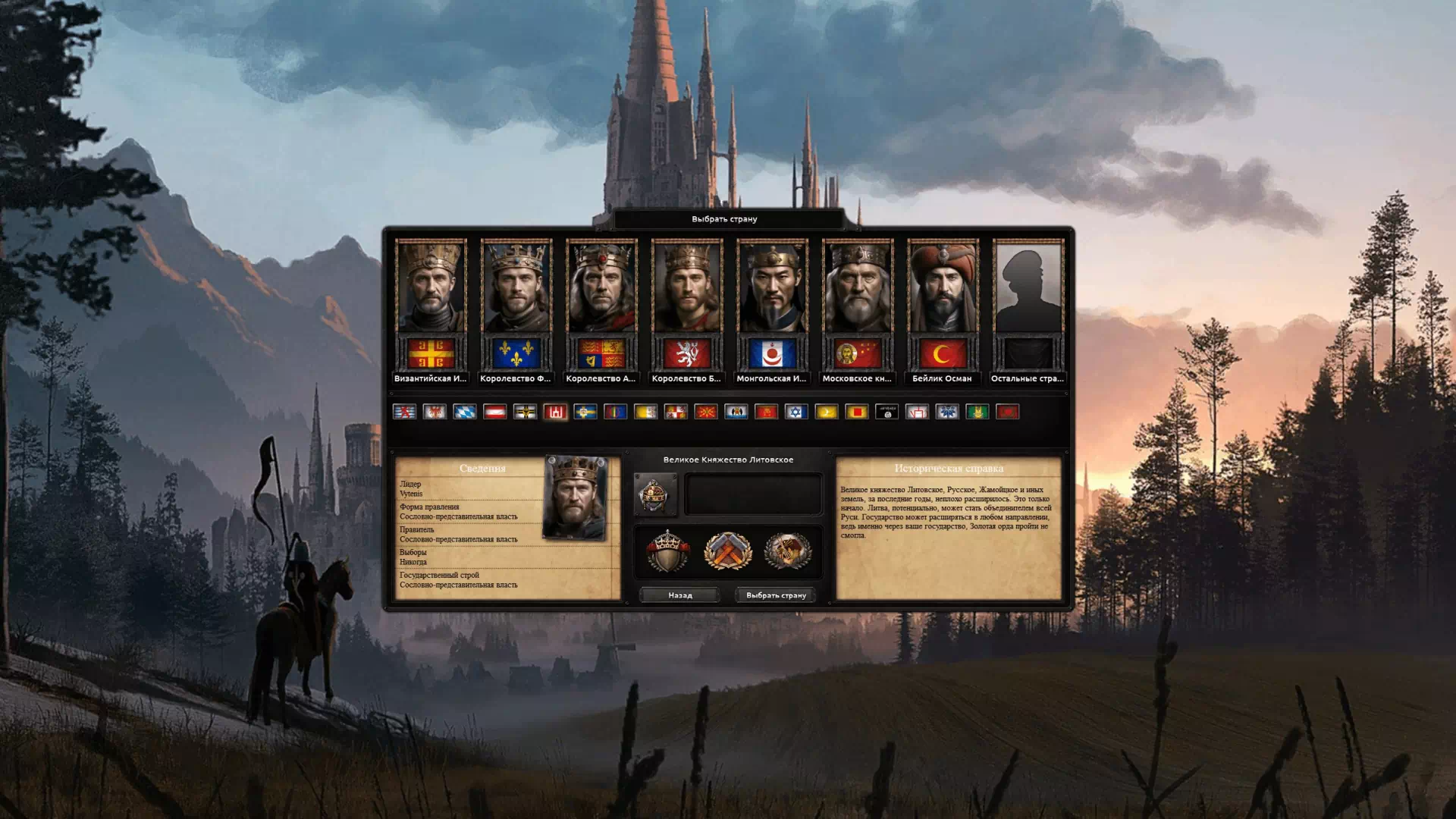Click the crowned shield emblem icon
The image size is (1456, 819).
pos(667,551)
